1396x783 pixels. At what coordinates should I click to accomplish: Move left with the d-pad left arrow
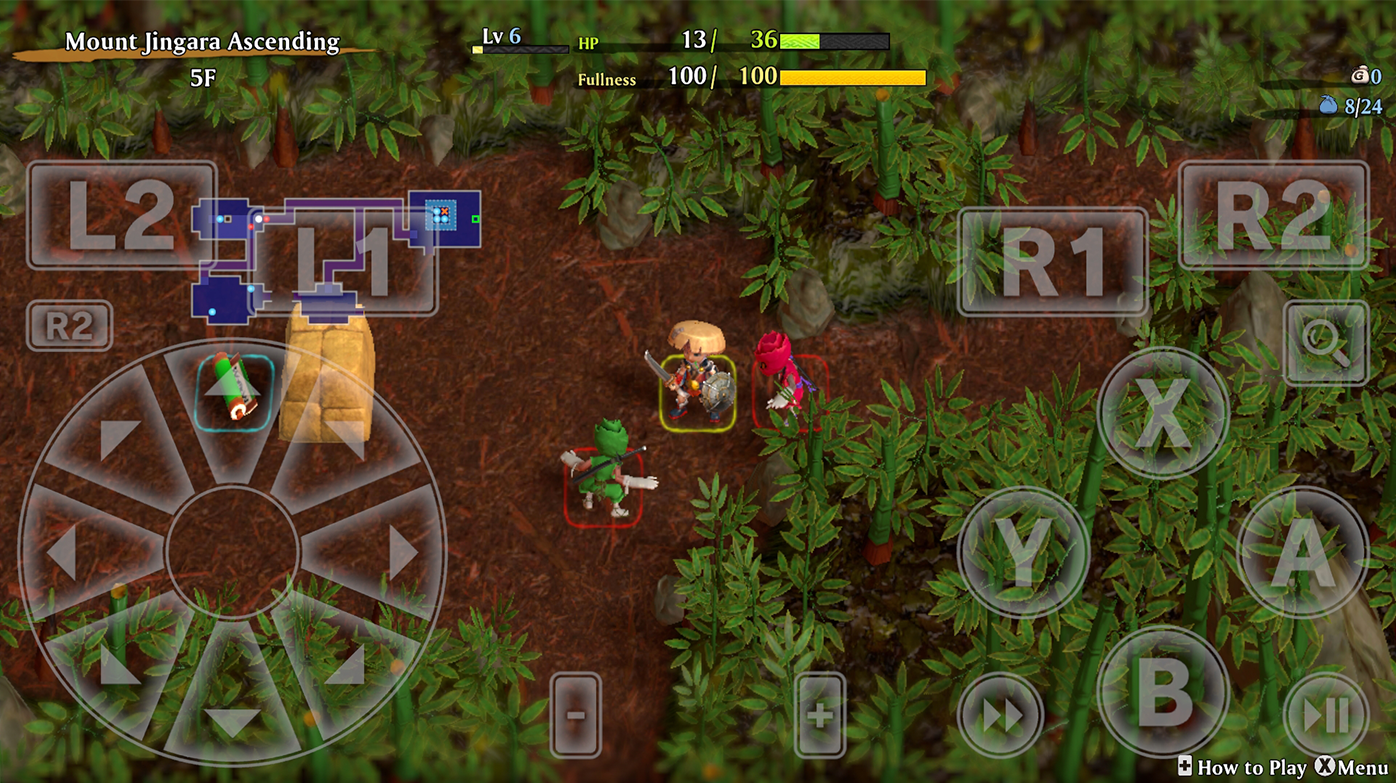66,552
